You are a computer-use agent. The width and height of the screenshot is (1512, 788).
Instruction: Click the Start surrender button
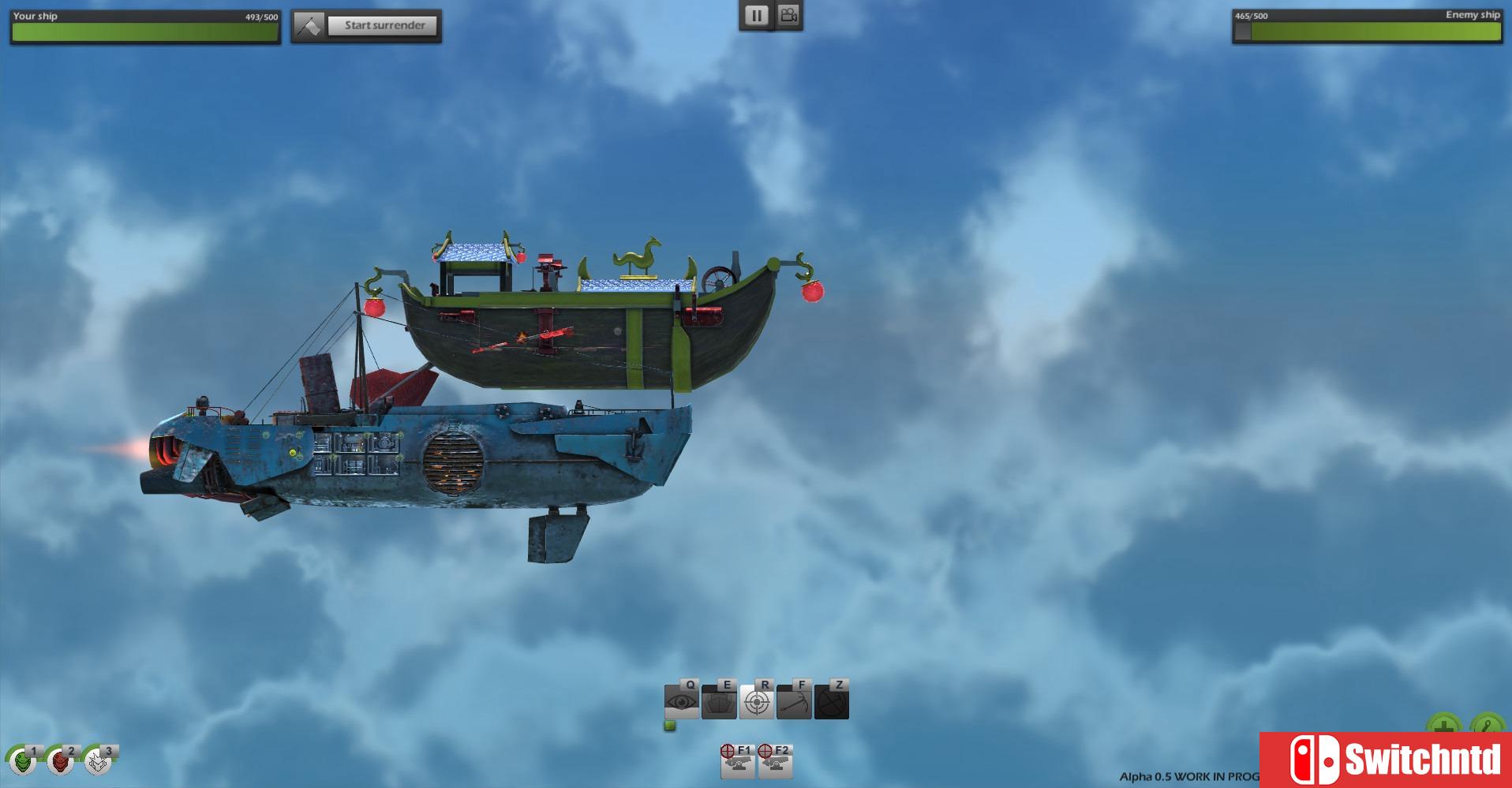(x=384, y=25)
